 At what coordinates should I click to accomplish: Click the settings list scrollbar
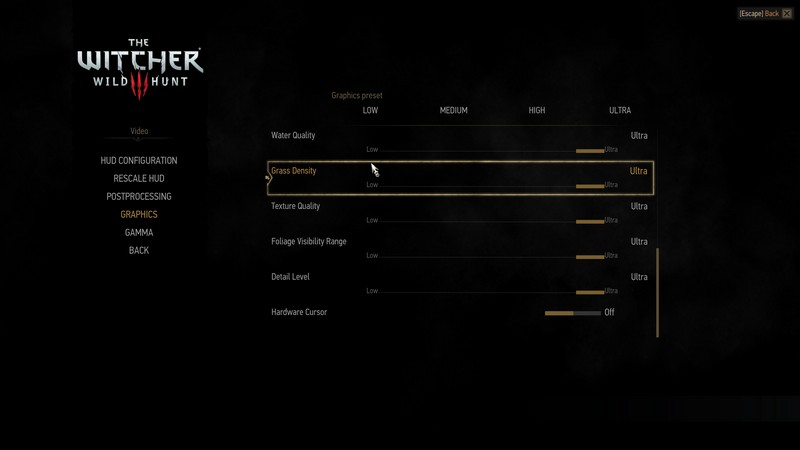(x=657, y=292)
